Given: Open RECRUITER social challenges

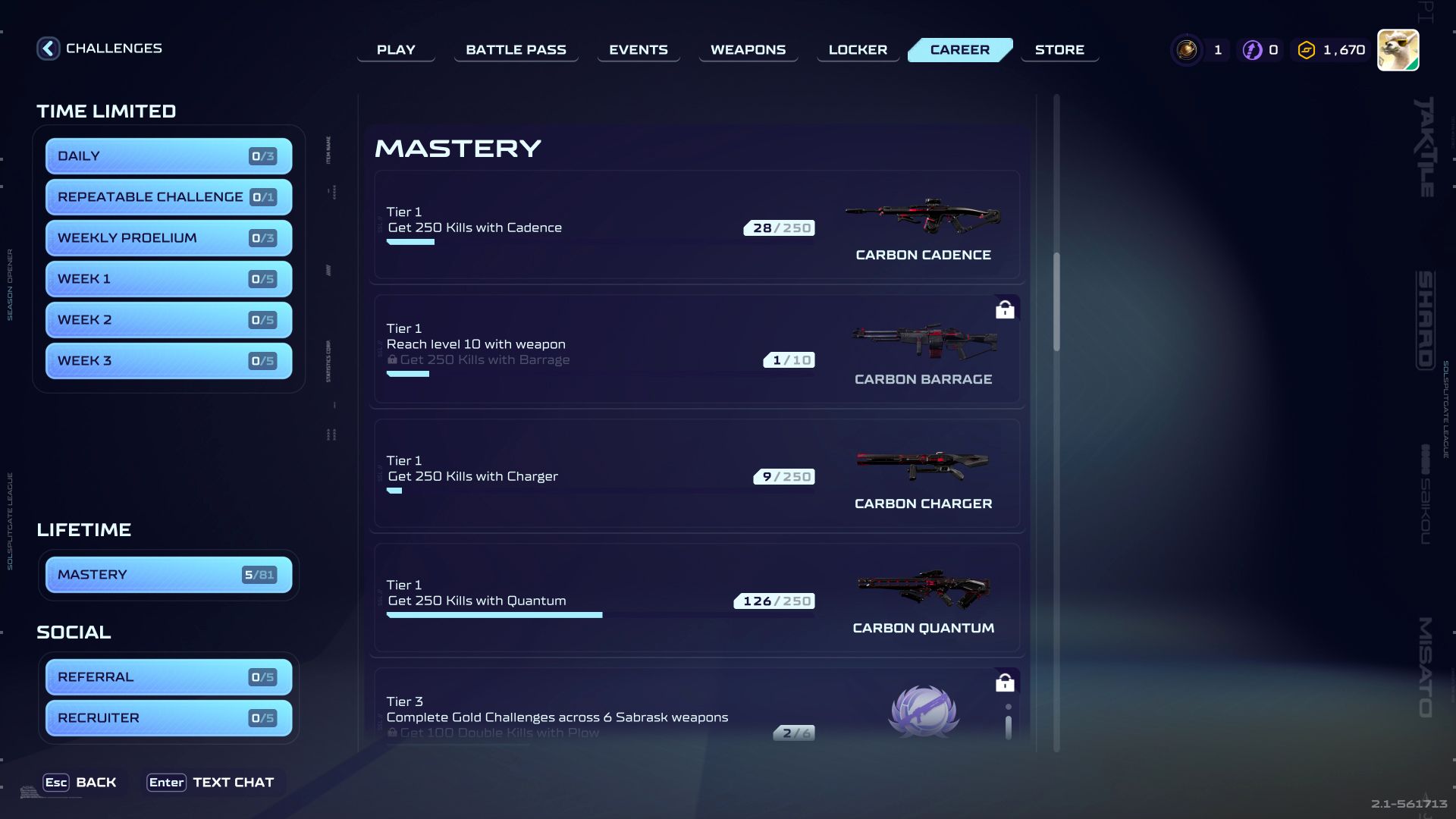Looking at the screenshot, I should (x=168, y=717).
